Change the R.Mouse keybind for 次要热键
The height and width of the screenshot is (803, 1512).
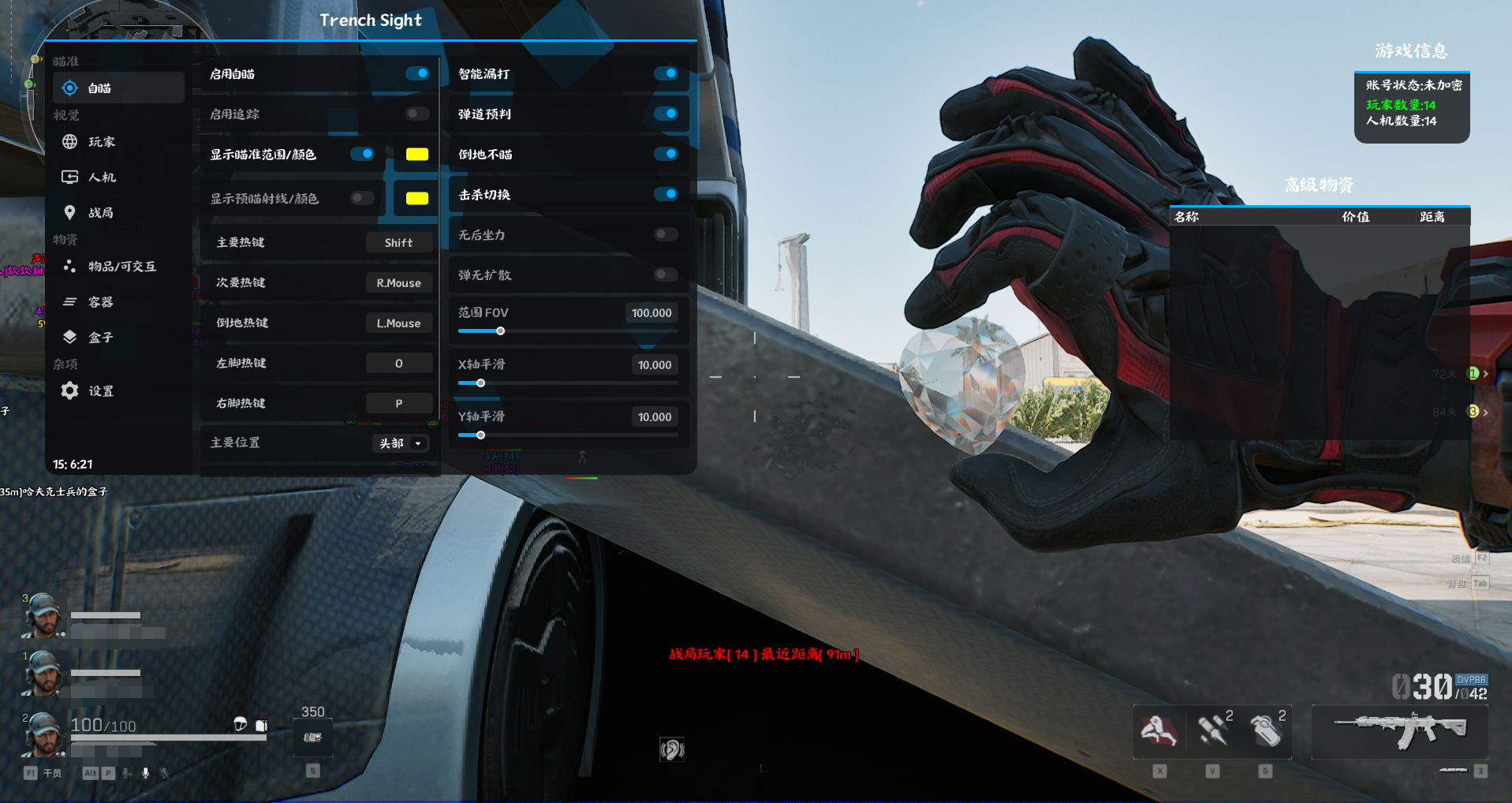398,283
